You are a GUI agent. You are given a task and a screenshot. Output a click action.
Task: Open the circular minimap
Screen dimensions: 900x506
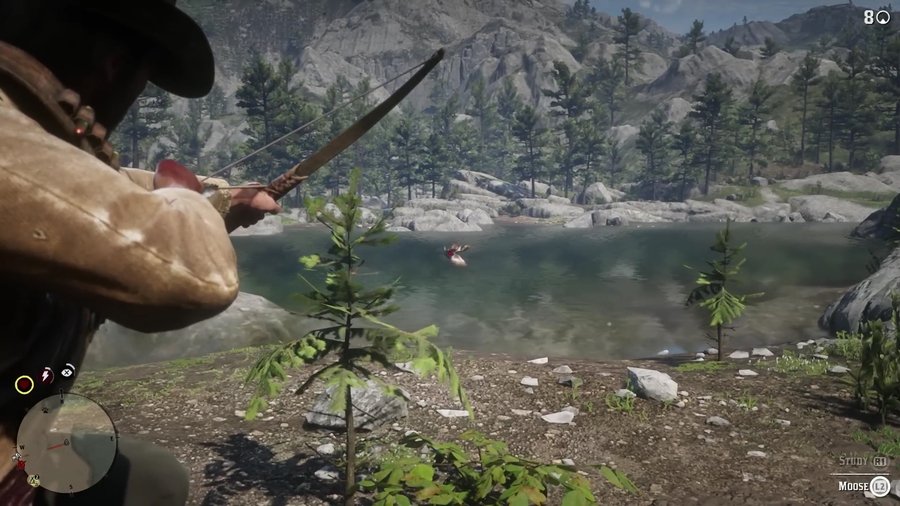point(66,443)
